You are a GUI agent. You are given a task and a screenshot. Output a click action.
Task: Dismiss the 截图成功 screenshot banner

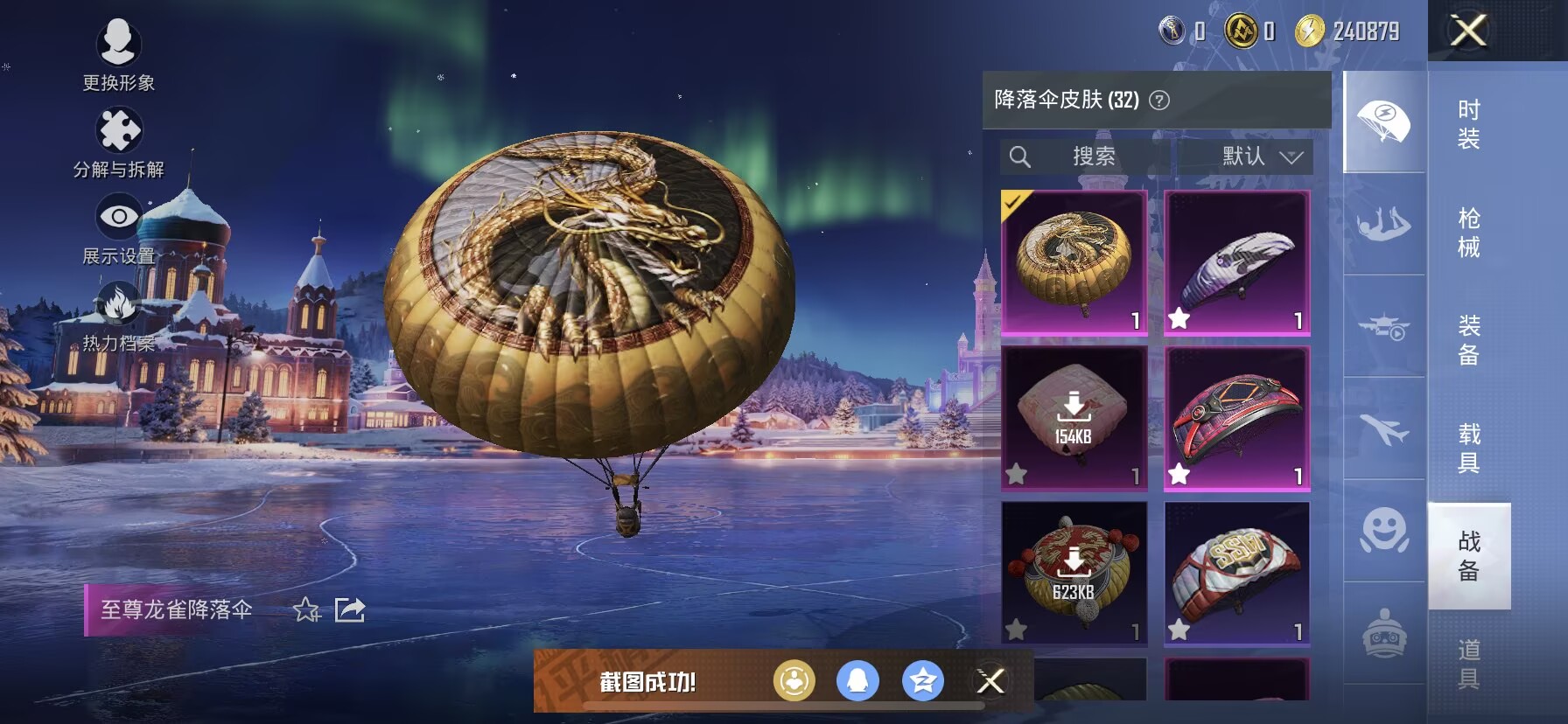click(x=990, y=681)
